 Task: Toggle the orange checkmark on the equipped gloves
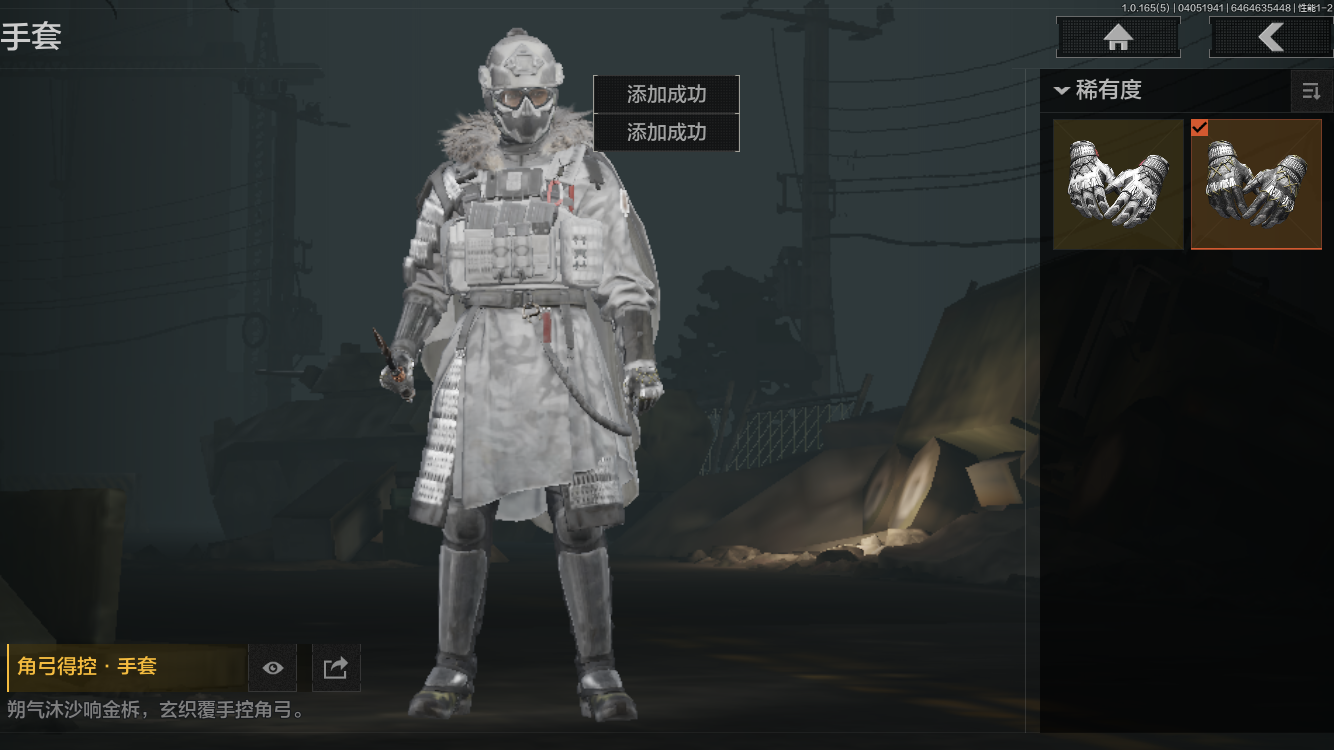(x=1198, y=128)
